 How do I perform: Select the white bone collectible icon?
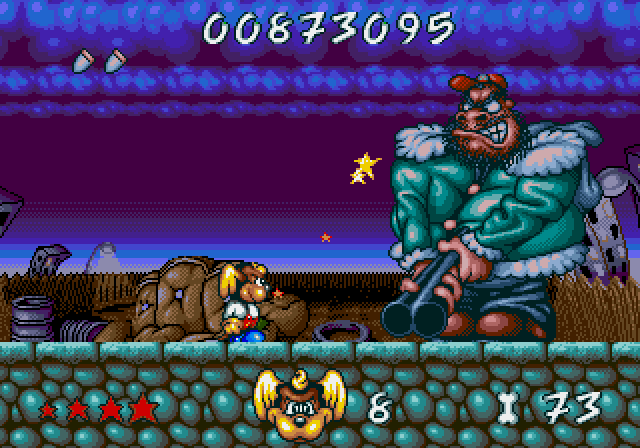point(508,408)
